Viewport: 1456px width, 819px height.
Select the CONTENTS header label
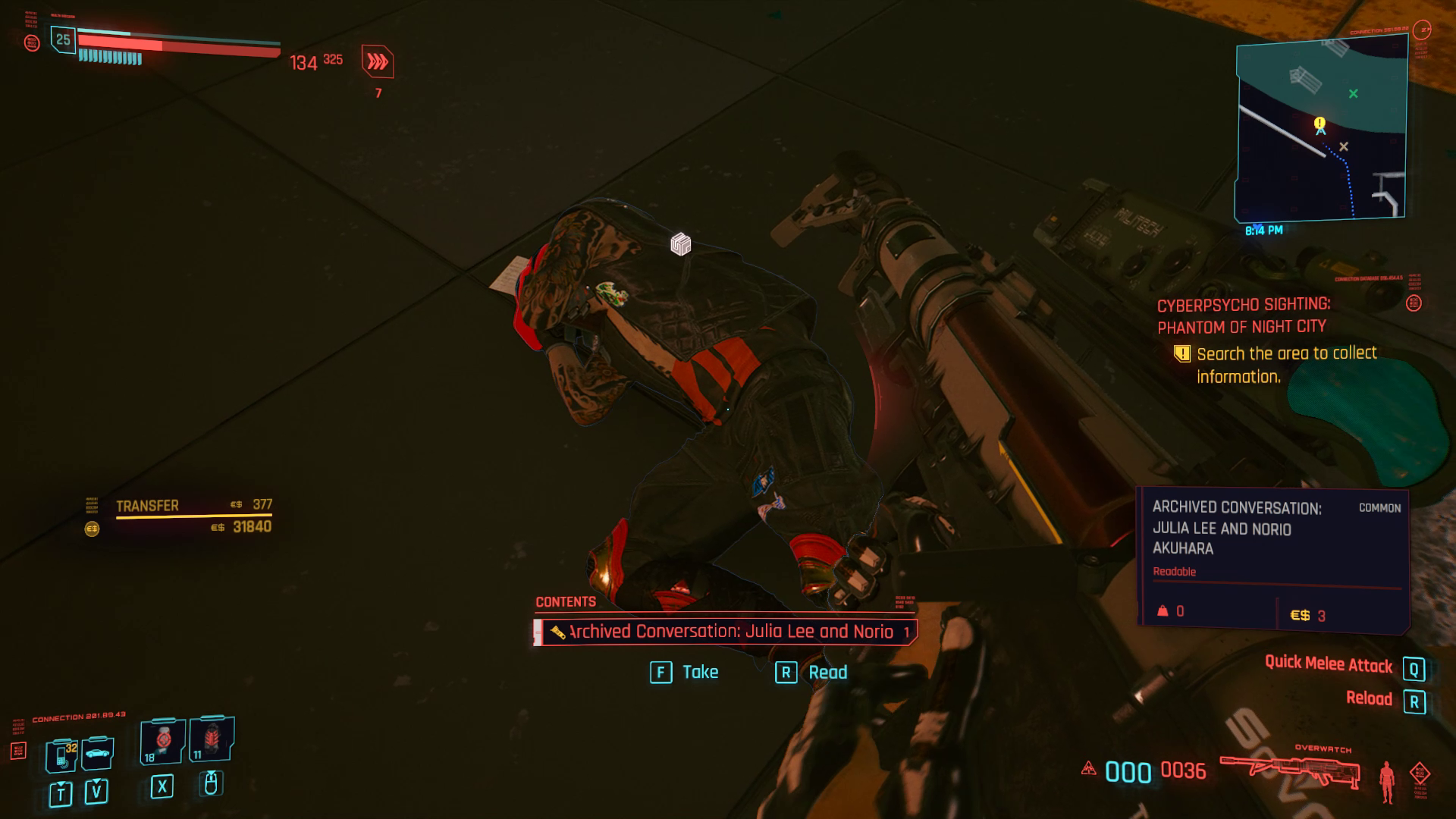(564, 601)
